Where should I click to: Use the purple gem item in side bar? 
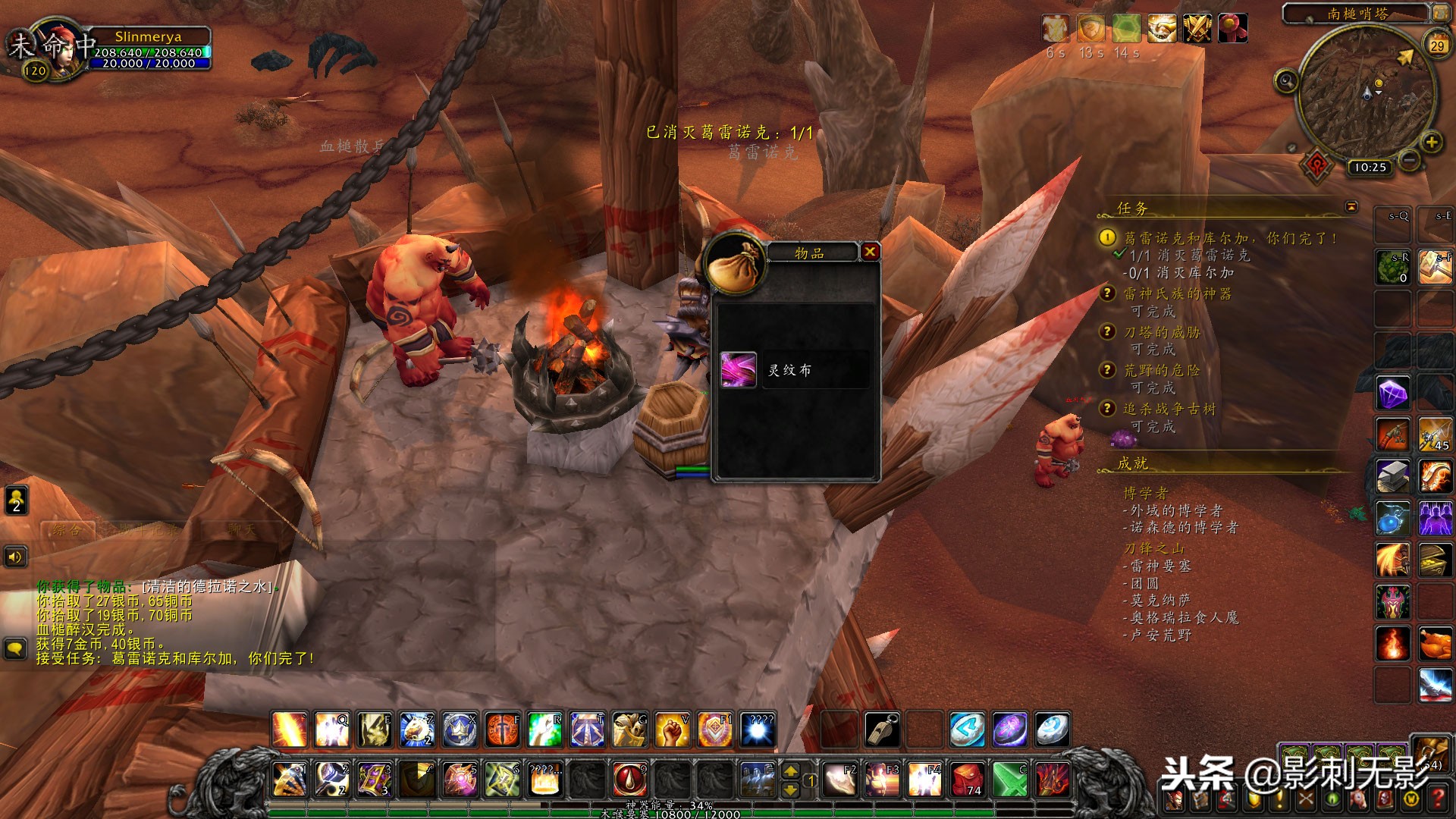pos(1393,394)
